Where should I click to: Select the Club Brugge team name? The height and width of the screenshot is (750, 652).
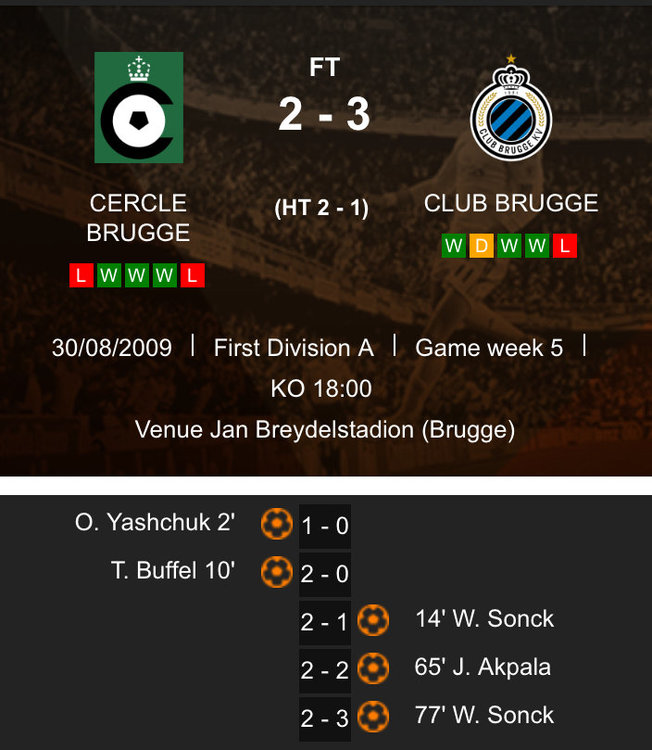(511, 203)
